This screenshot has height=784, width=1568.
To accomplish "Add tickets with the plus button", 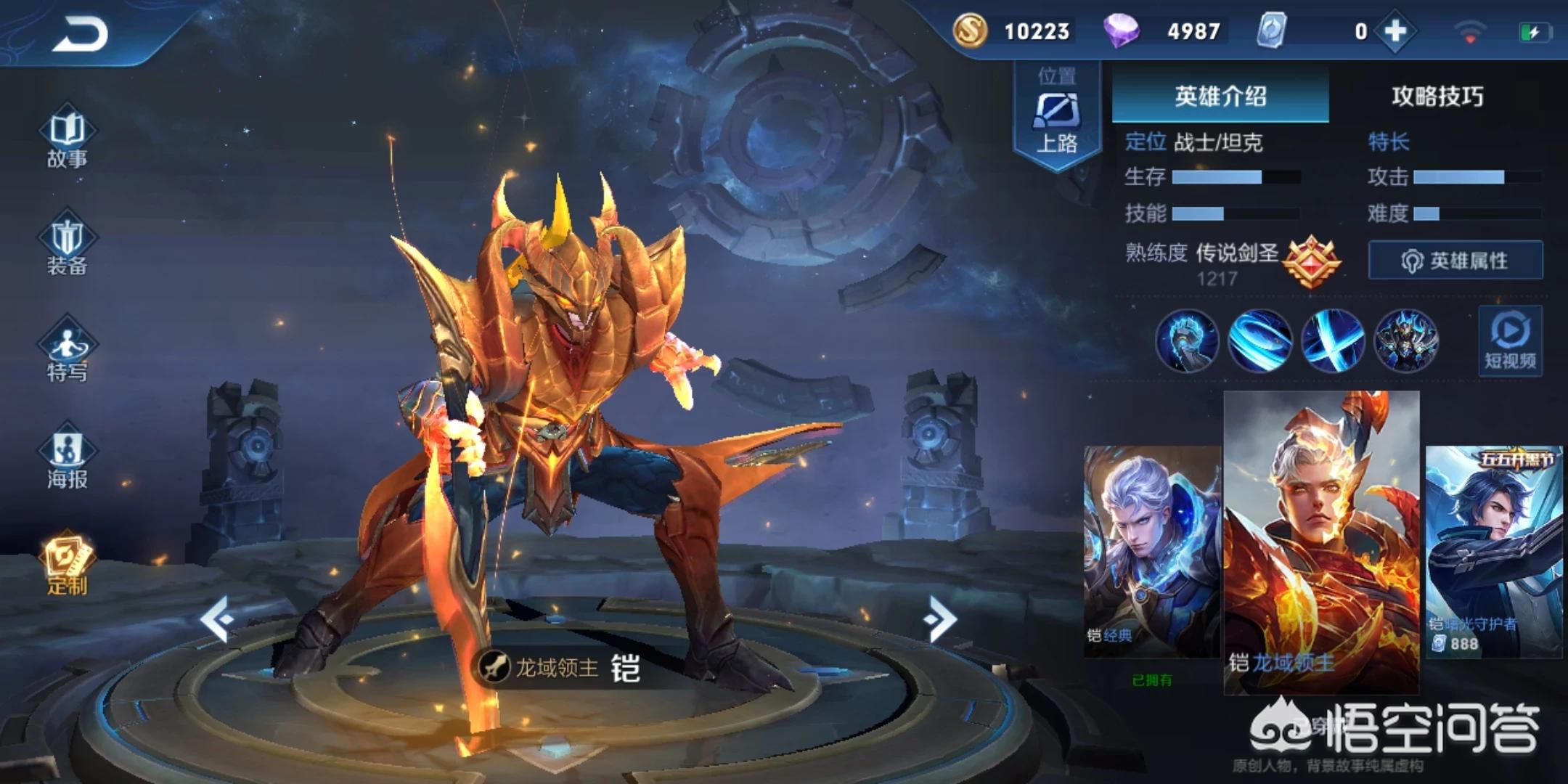I will point(1395,31).
